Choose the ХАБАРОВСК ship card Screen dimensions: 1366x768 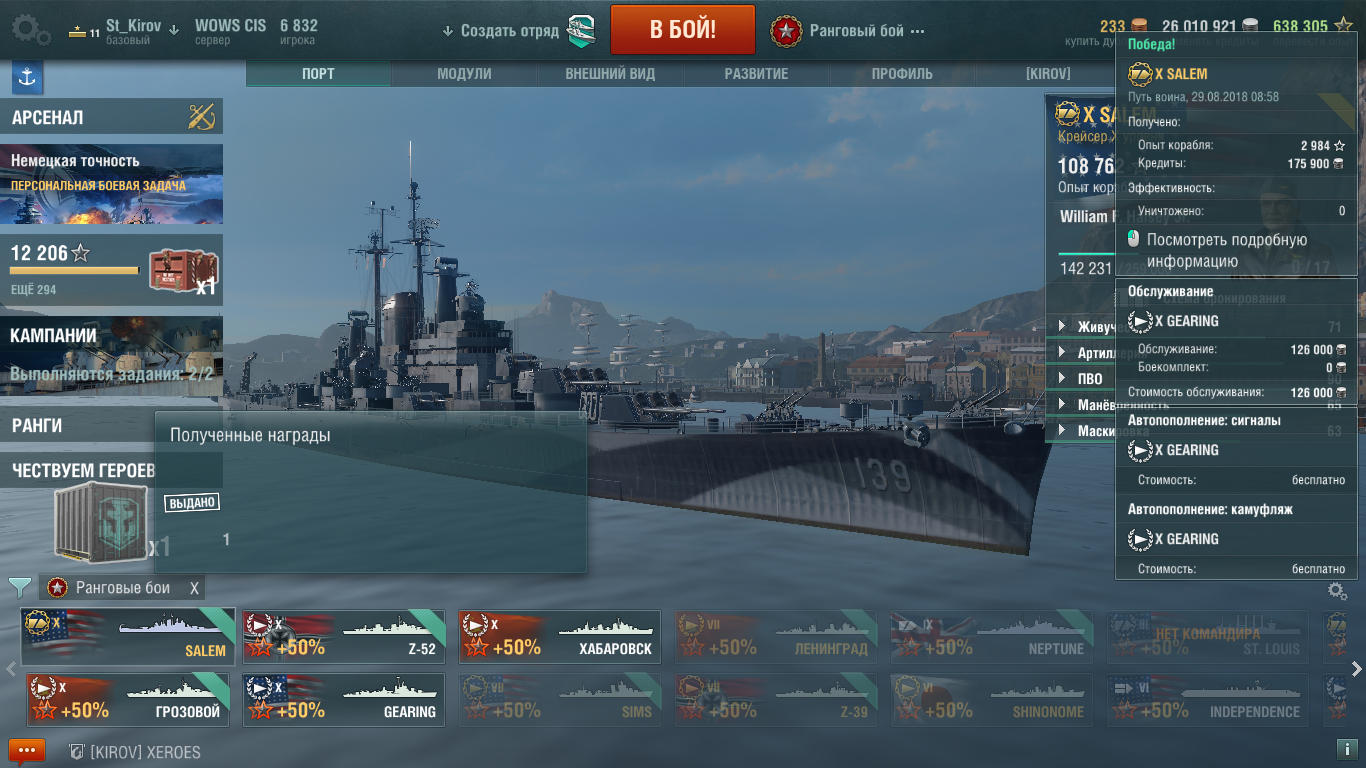(559, 636)
